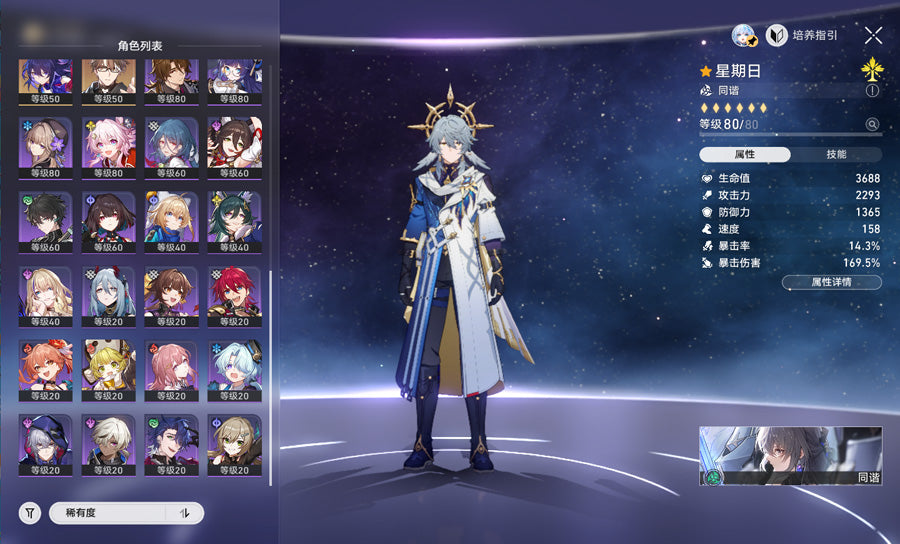The width and height of the screenshot is (900, 544).
Task: Show path info via the exclamation icon
Action: (x=872, y=90)
